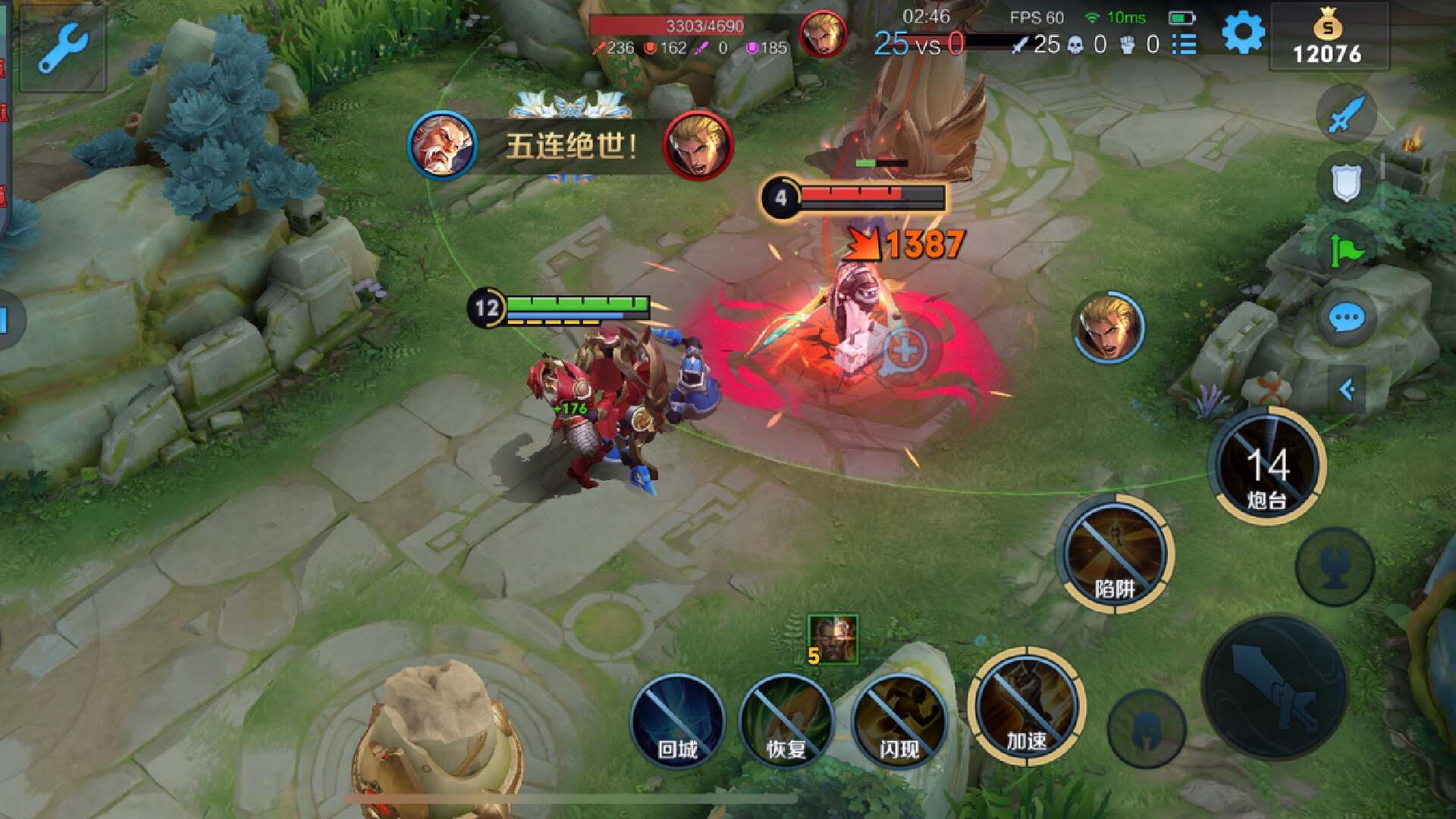Tap the green flag gather signal
Image resolution: width=1456 pixels, height=819 pixels.
click(1346, 249)
